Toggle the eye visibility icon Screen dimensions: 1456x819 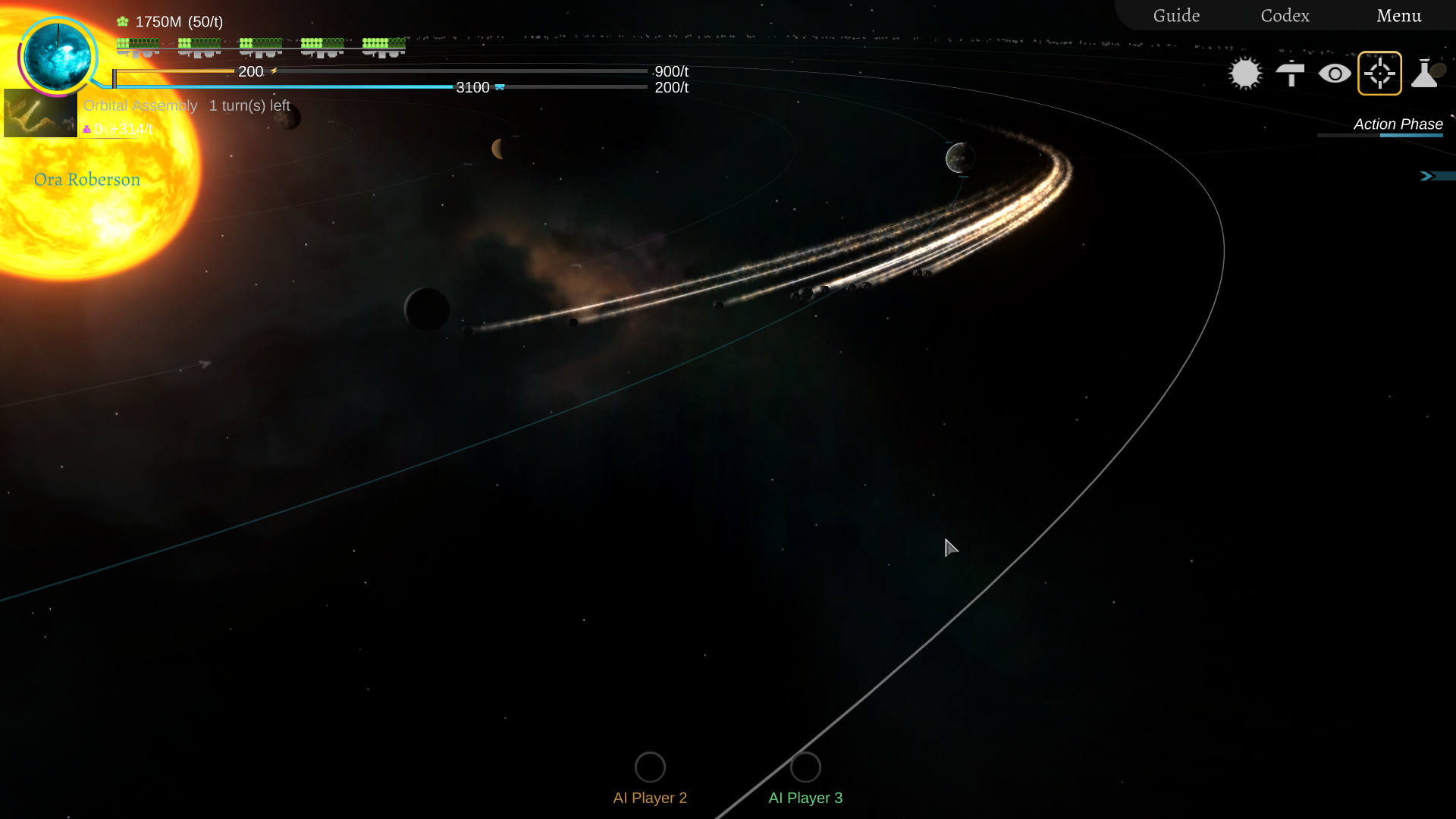coord(1335,74)
